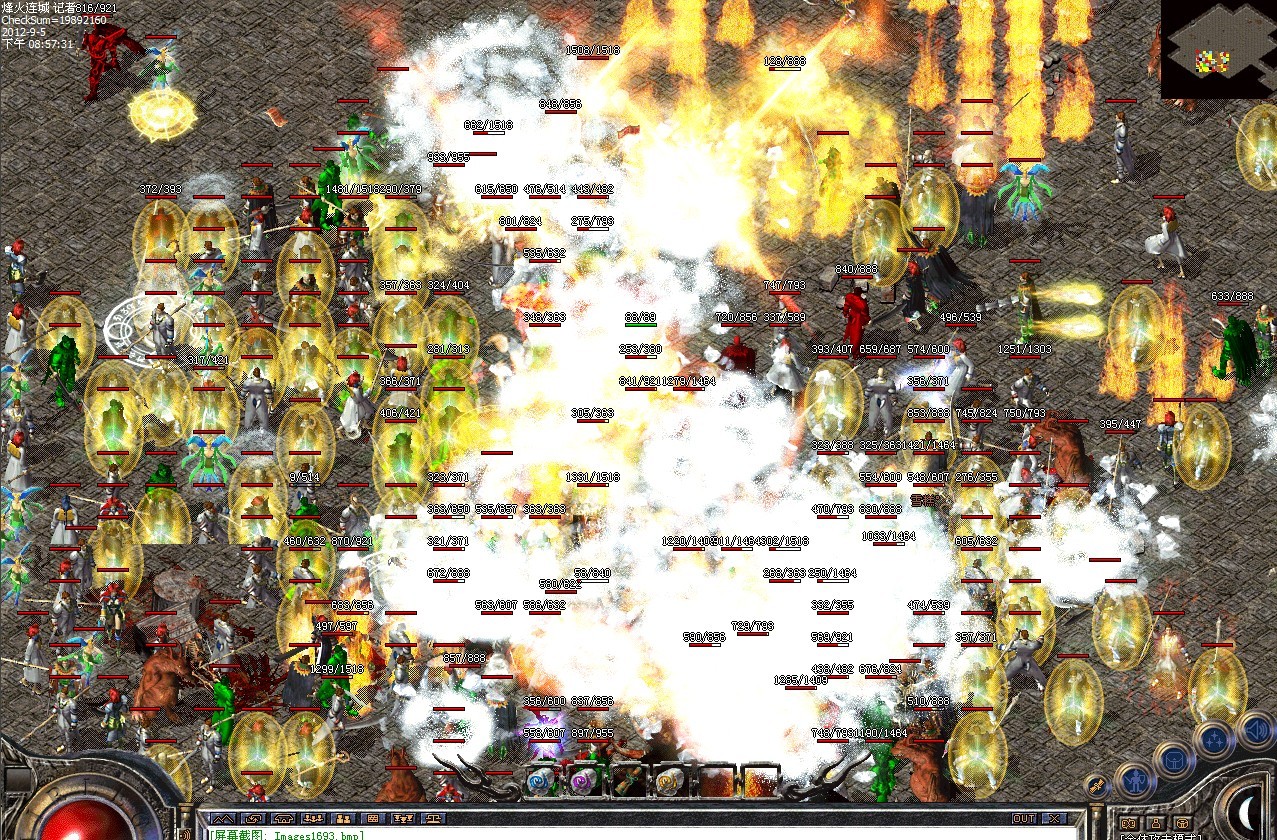Select the green bundle item in belt

[x=628, y=781]
